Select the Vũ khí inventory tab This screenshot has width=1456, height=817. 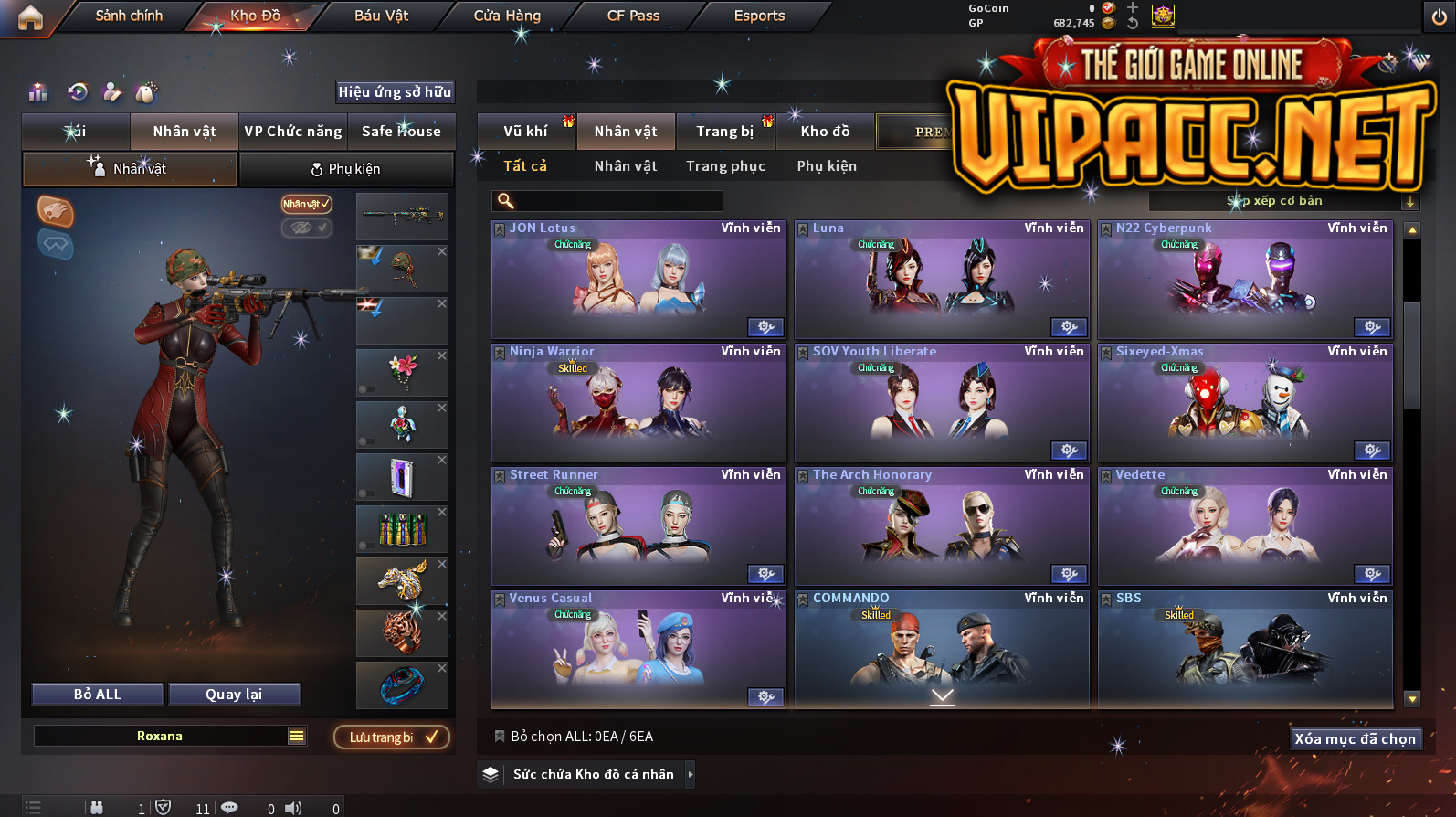pos(526,132)
